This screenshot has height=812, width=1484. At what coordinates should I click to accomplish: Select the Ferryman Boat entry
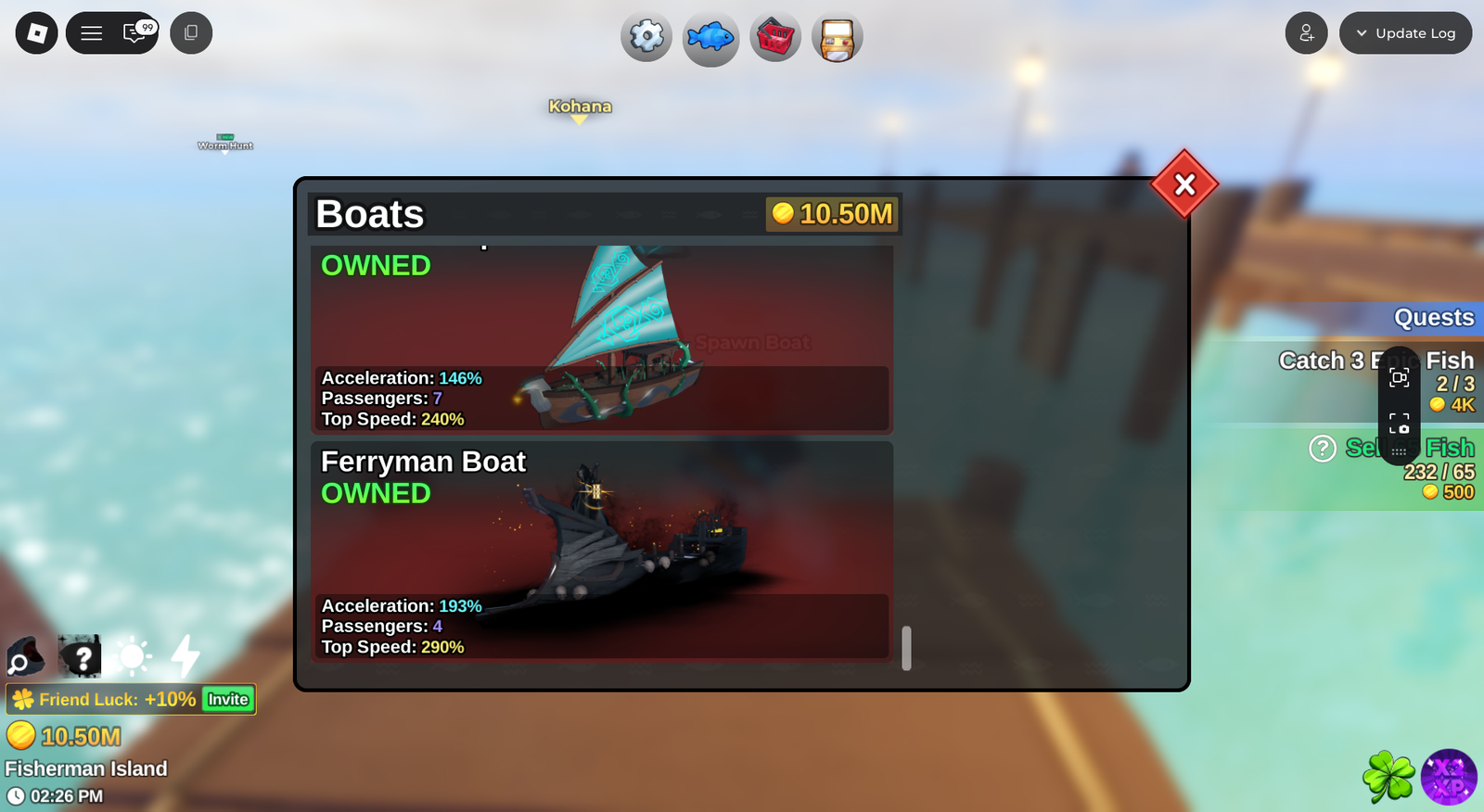tap(601, 550)
